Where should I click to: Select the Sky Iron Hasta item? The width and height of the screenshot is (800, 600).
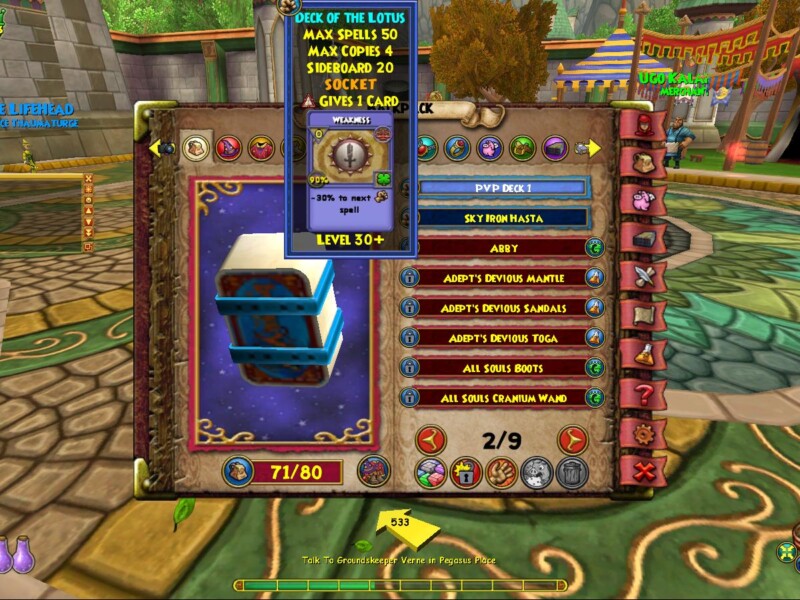pyautogui.click(x=502, y=217)
